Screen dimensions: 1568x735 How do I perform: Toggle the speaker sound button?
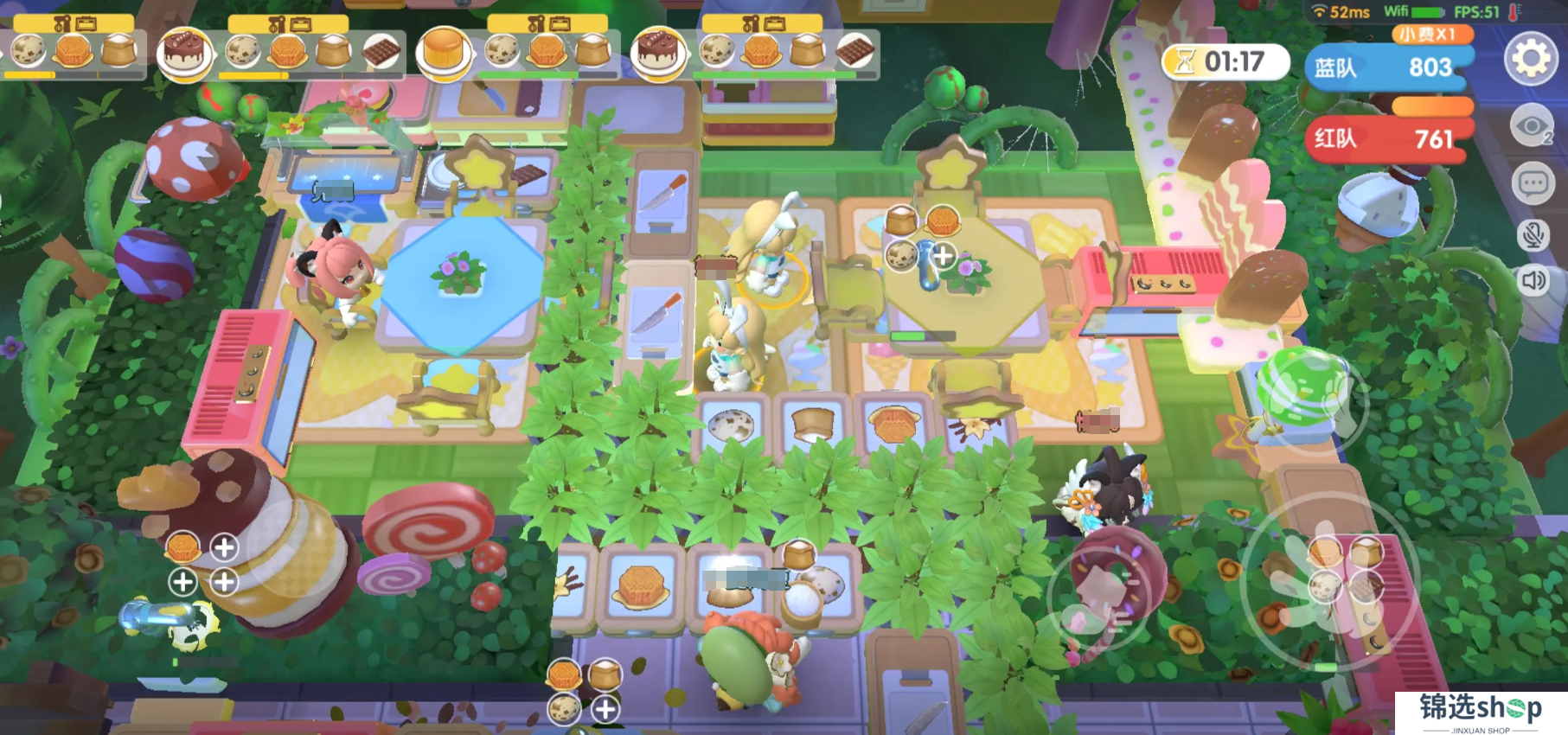(x=1533, y=280)
